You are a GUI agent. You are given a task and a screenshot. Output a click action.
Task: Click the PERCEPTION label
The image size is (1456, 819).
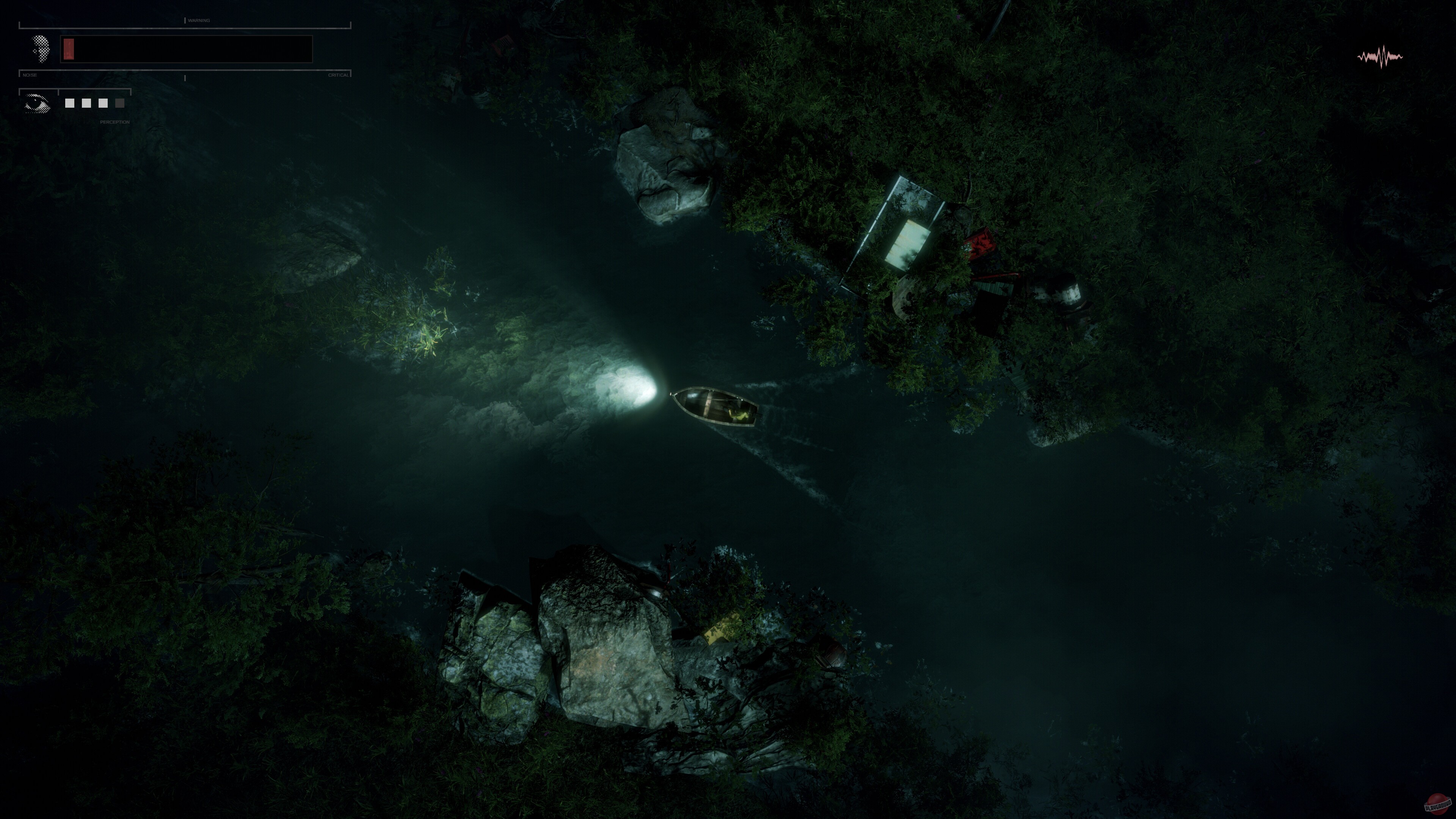115,122
